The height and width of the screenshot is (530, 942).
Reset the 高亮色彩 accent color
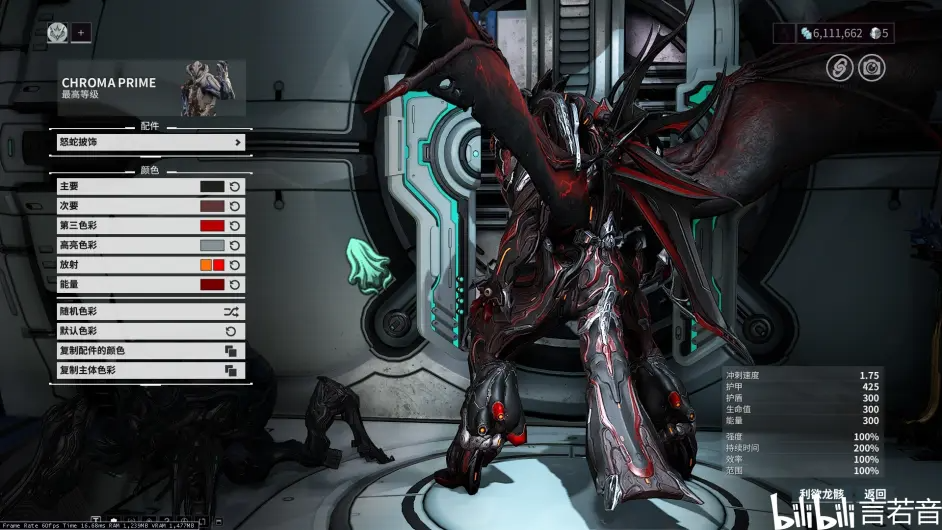tap(234, 245)
